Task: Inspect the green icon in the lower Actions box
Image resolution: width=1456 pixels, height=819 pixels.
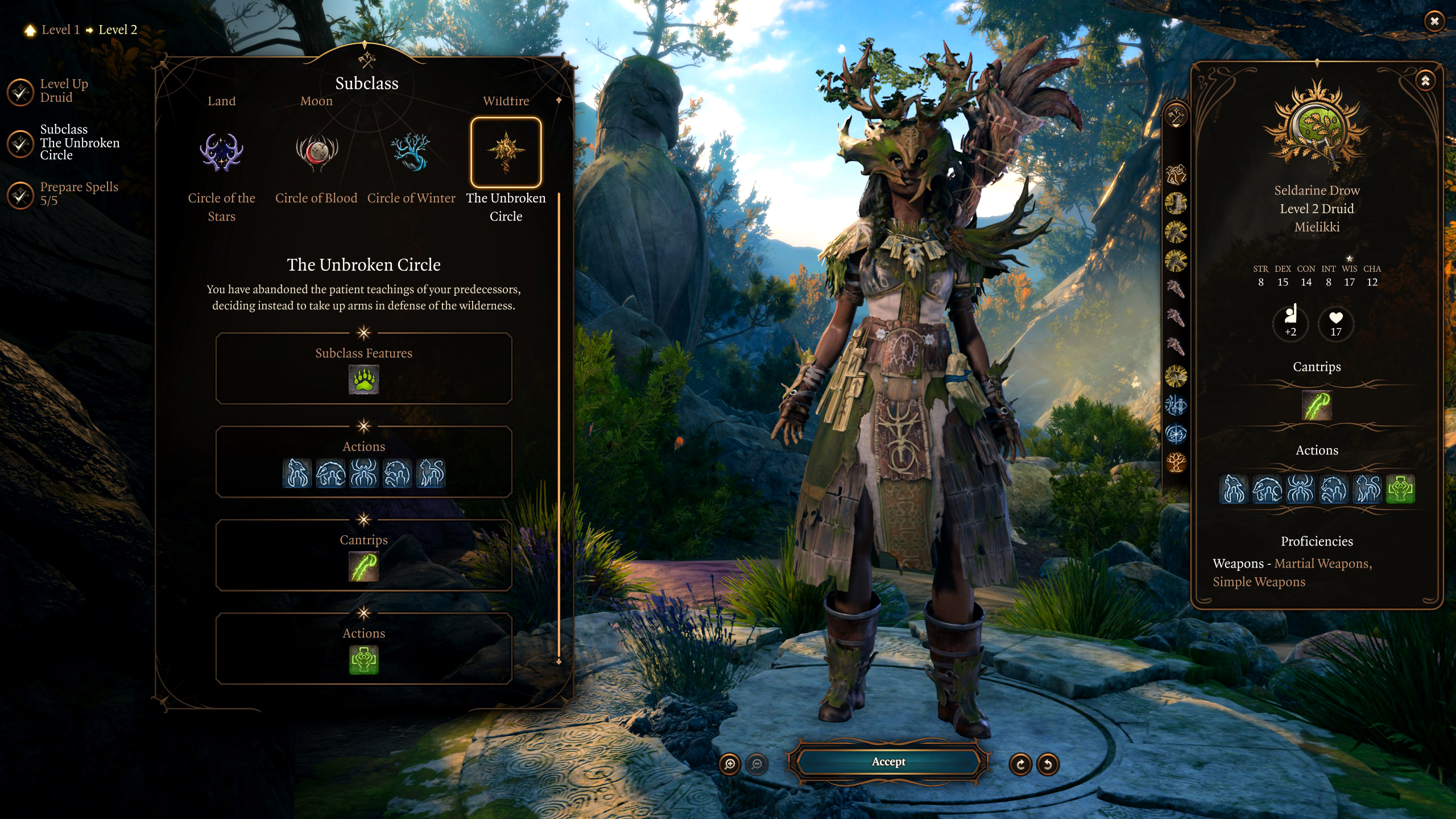Action: pyautogui.click(x=363, y=660)
